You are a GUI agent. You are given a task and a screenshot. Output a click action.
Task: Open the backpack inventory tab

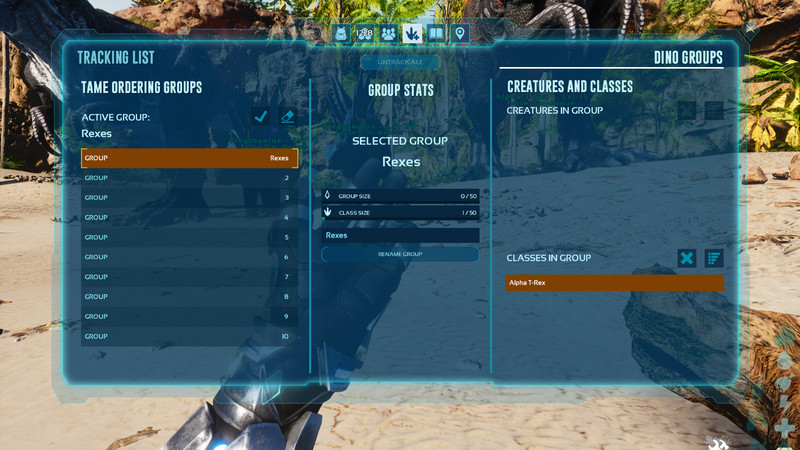(341, 33)
